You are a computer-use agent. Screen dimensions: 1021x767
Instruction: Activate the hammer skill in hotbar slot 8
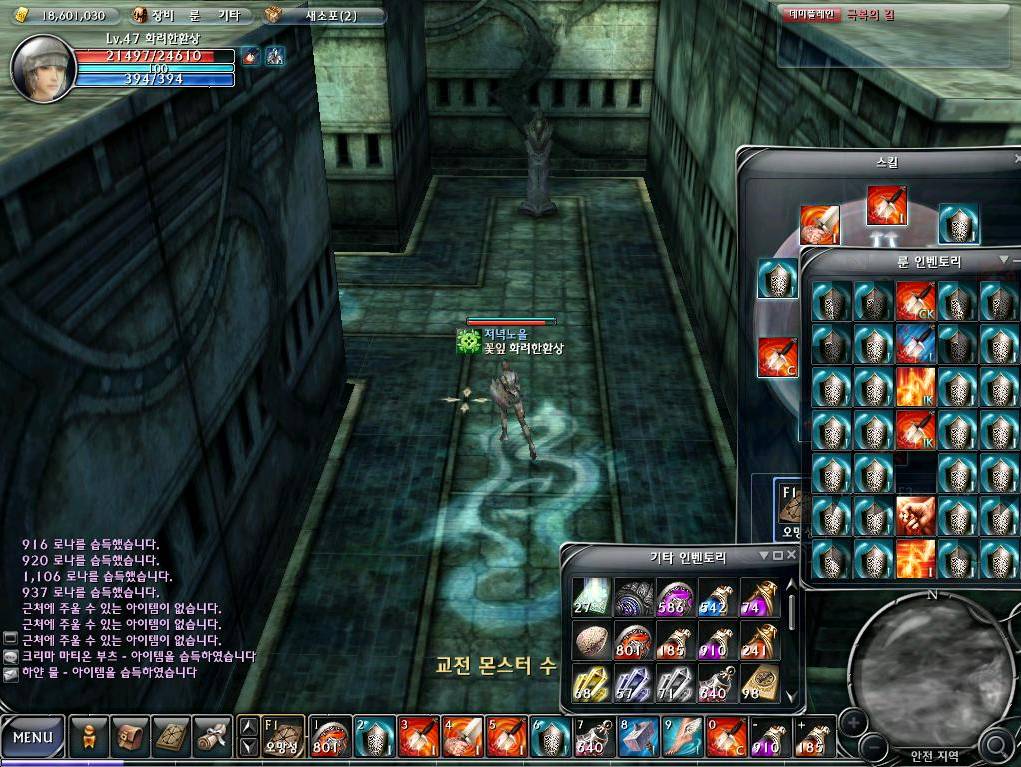click(x=635, y=739)
